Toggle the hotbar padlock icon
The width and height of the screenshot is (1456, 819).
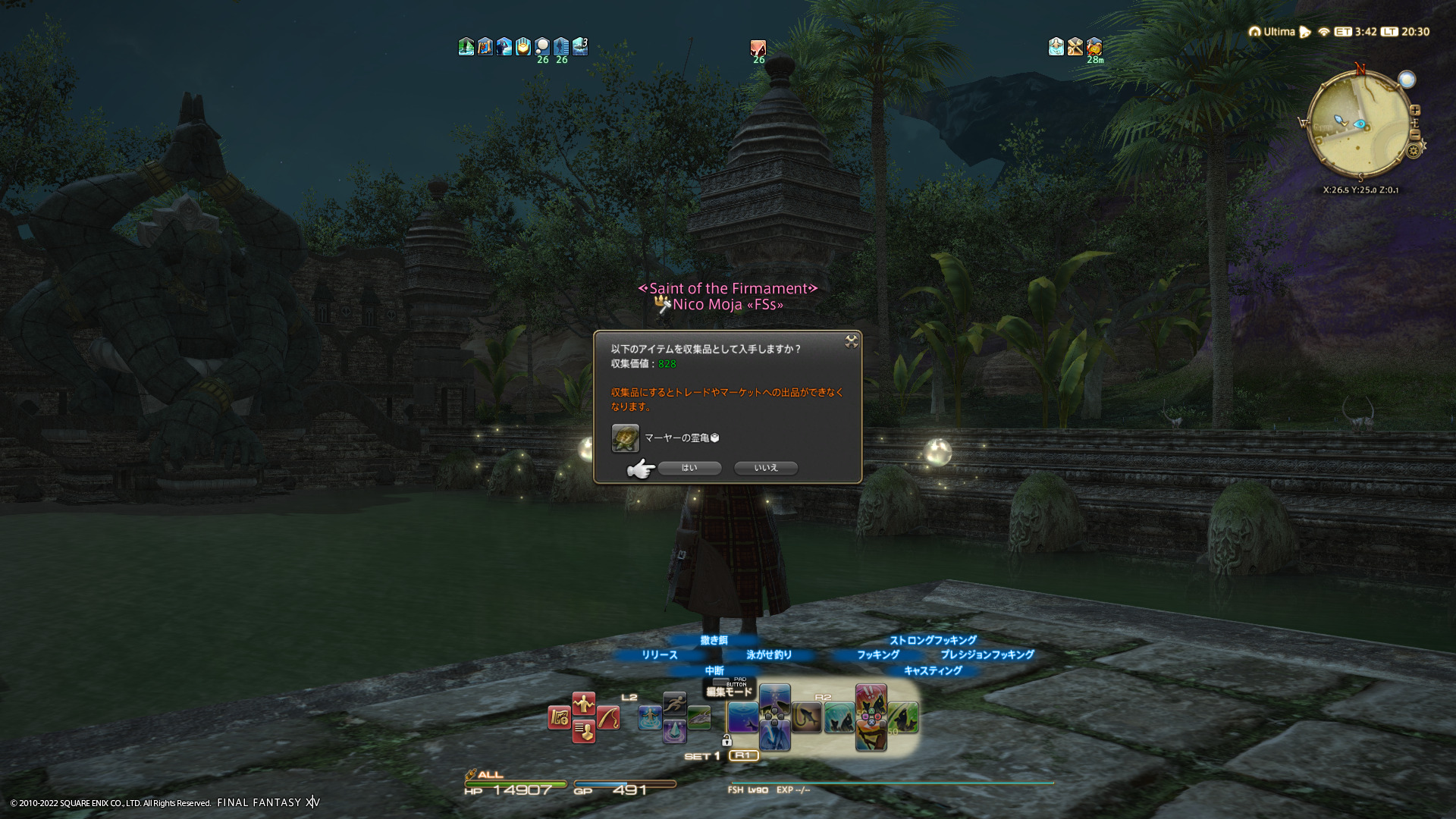tap(726, 740)
